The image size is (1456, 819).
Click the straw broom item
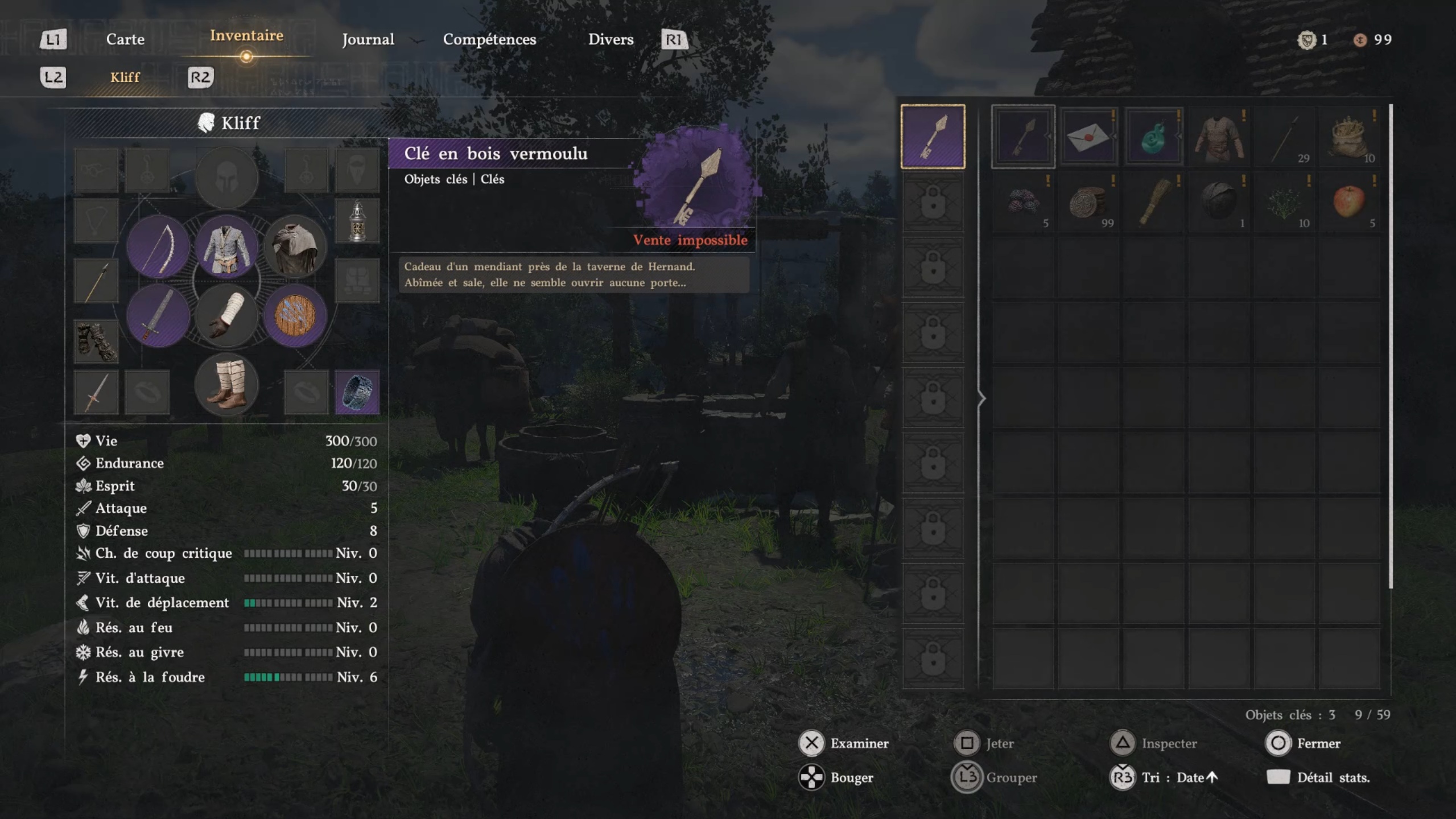[x=1153, y=202]
